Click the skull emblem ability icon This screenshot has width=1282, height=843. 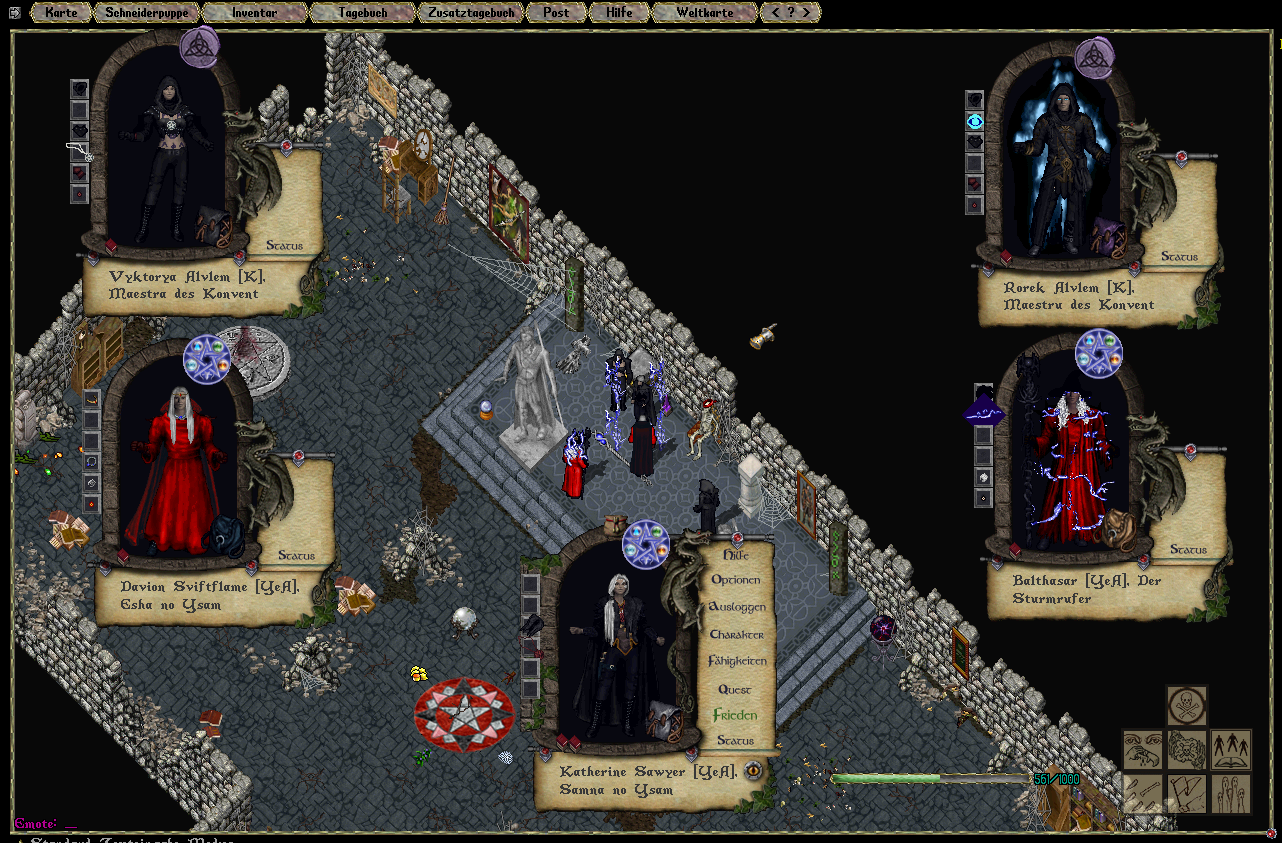click(x=1187, y=705)
